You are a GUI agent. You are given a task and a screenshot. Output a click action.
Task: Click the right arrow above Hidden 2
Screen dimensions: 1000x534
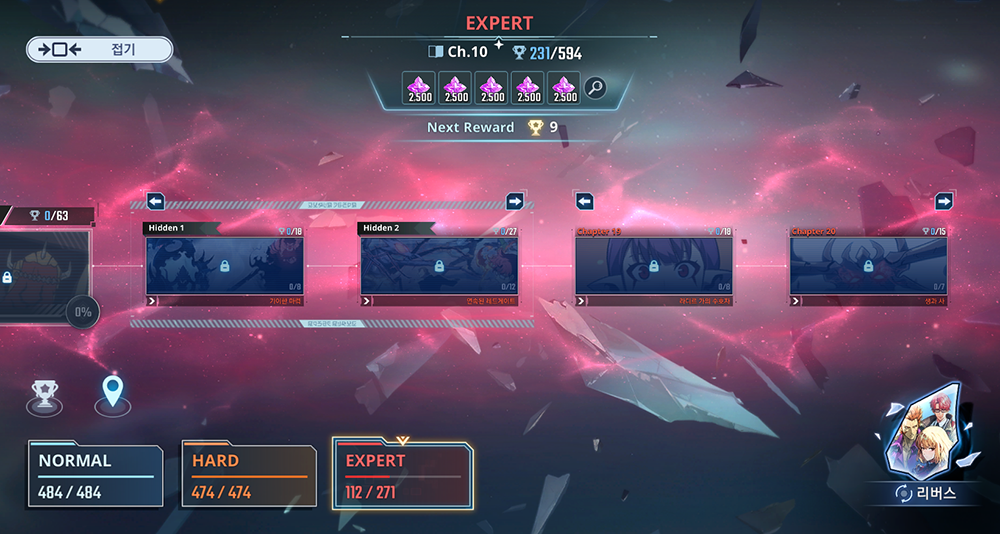pyautogui.click(x=515, y=201)
